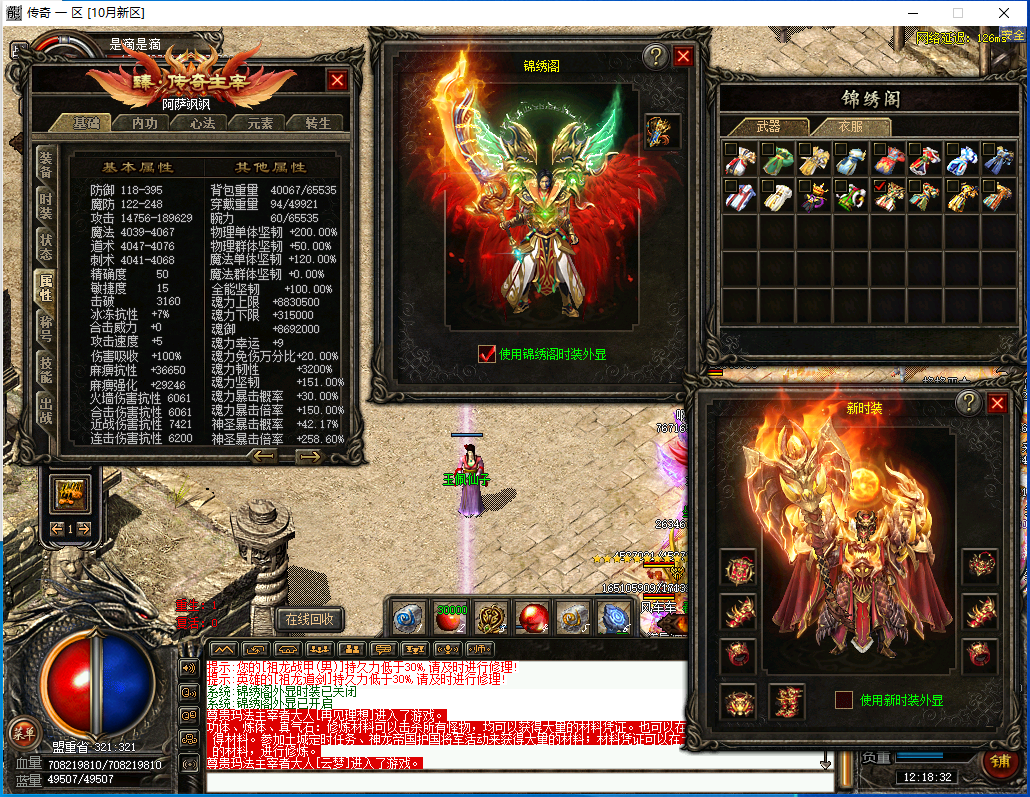Click the 在线回收 button

(x=310, y=619)
